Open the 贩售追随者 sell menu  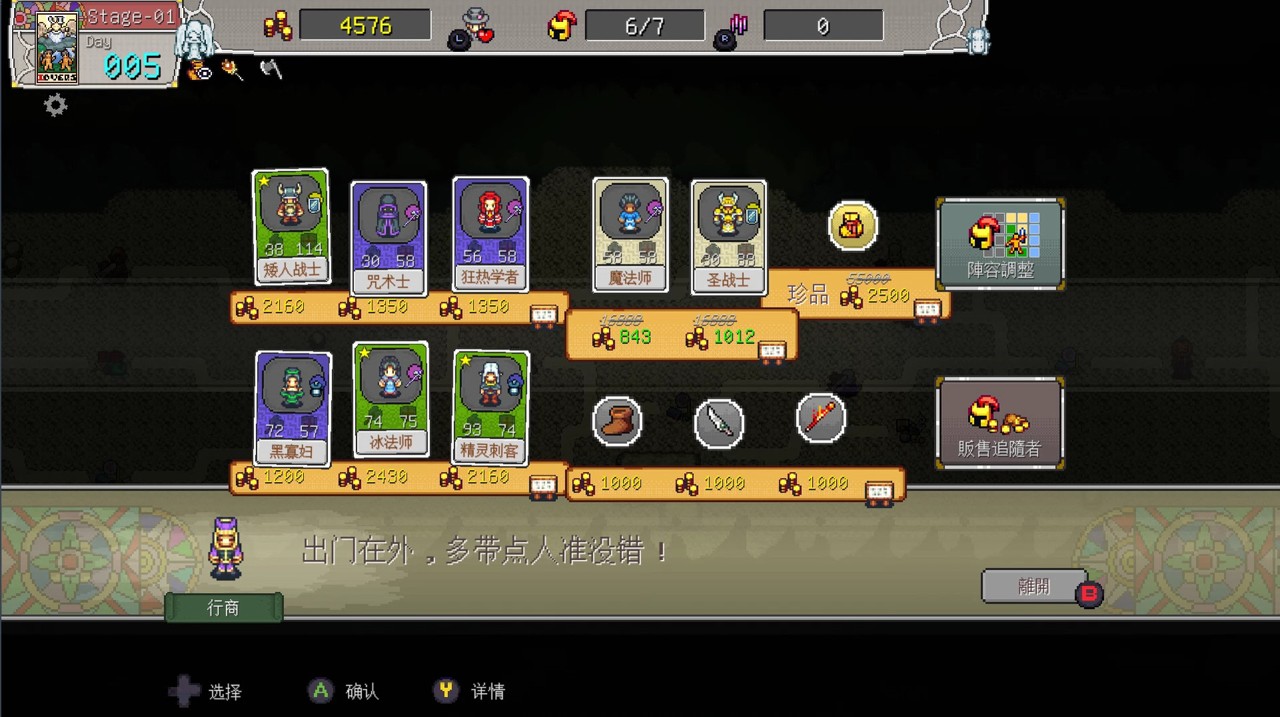coord(1000,423)
